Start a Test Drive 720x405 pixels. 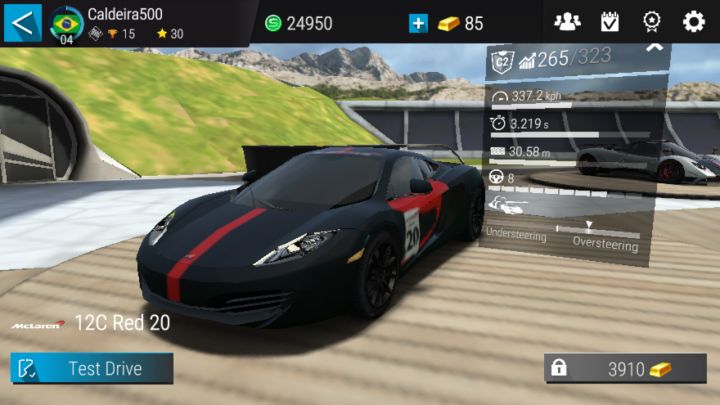pyautogui.click(x=92, y=368)
